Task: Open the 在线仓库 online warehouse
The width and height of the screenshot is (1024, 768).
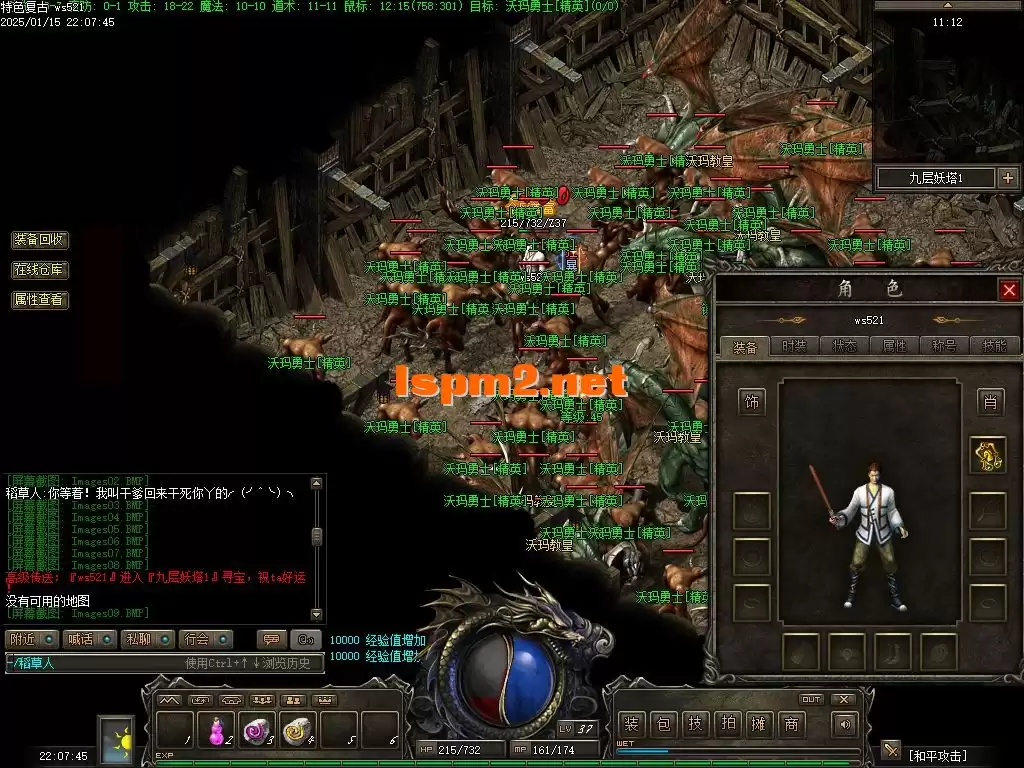Action: pos(40,270)
